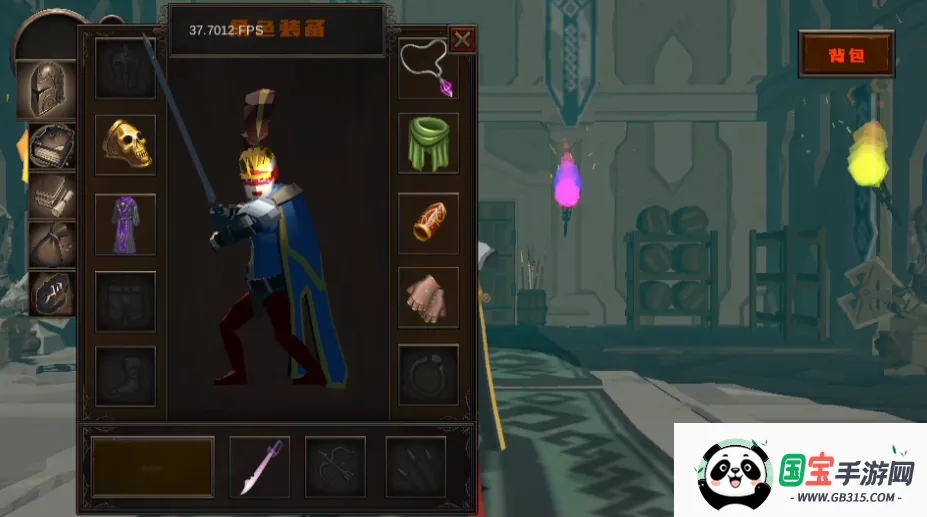
Task: Select the green scarf slot
Action: [429, 143]
